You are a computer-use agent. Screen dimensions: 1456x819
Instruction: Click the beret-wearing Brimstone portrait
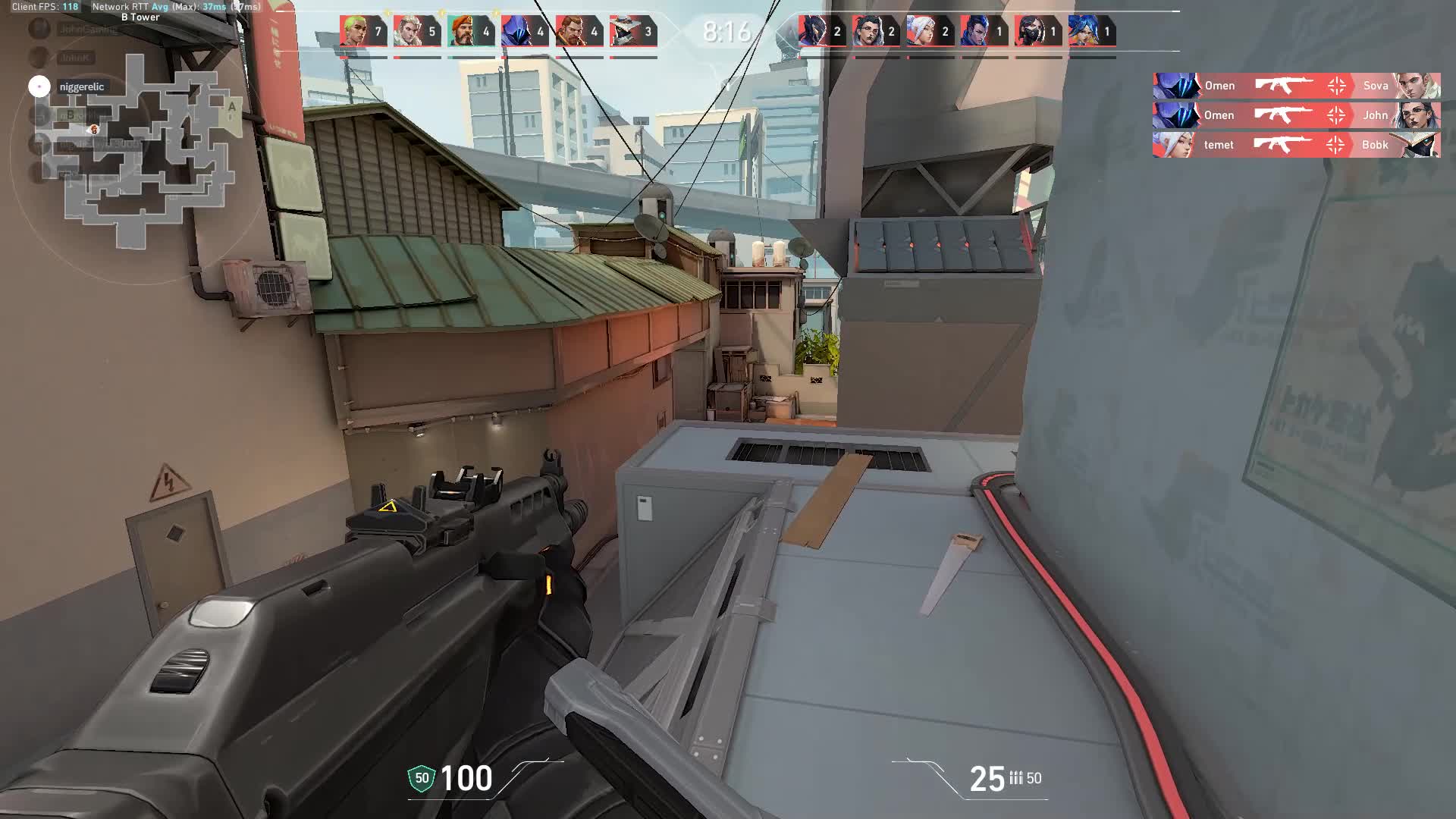point(461,32)
